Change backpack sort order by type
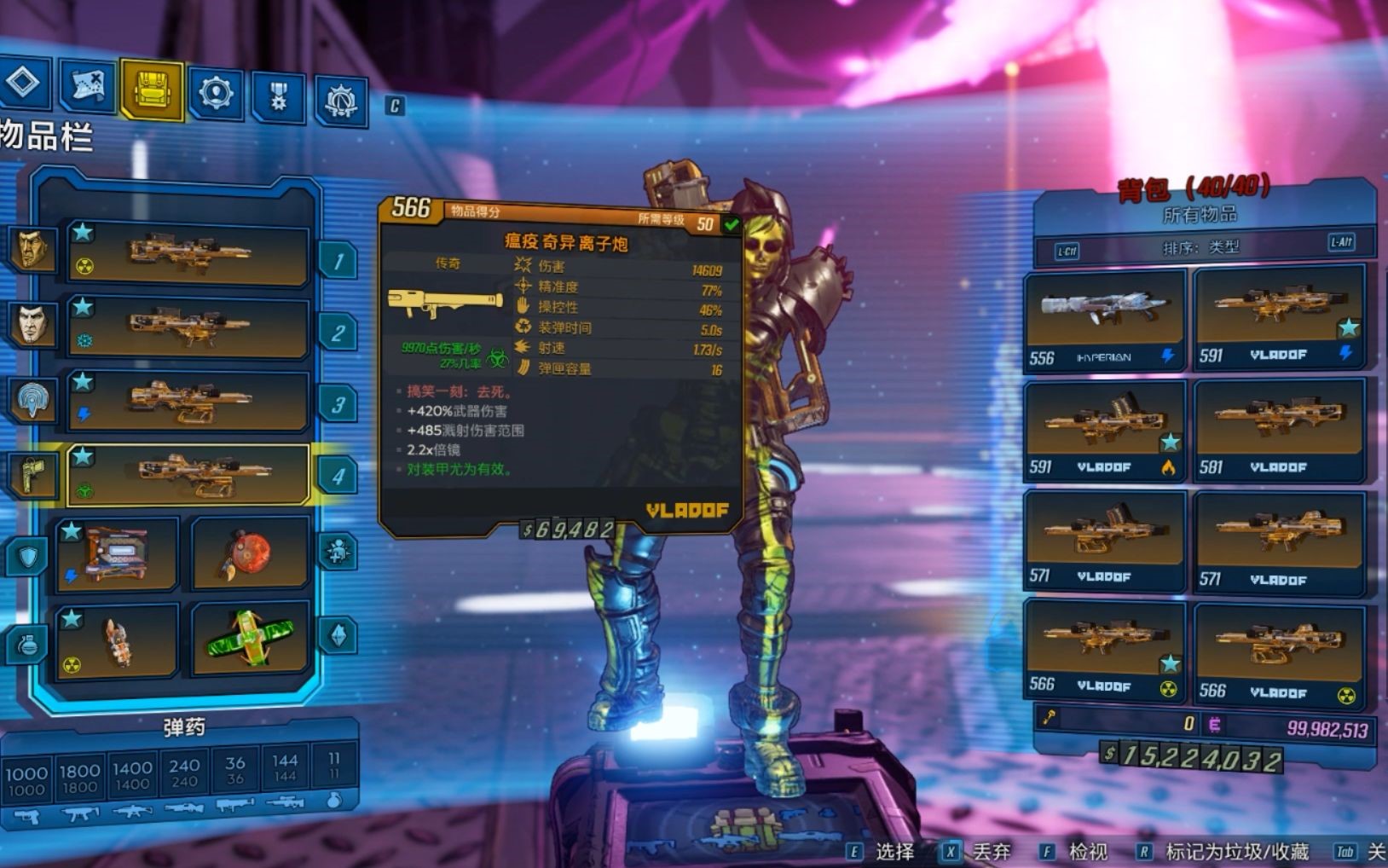1388x868 pixels. pos(1200,247)
